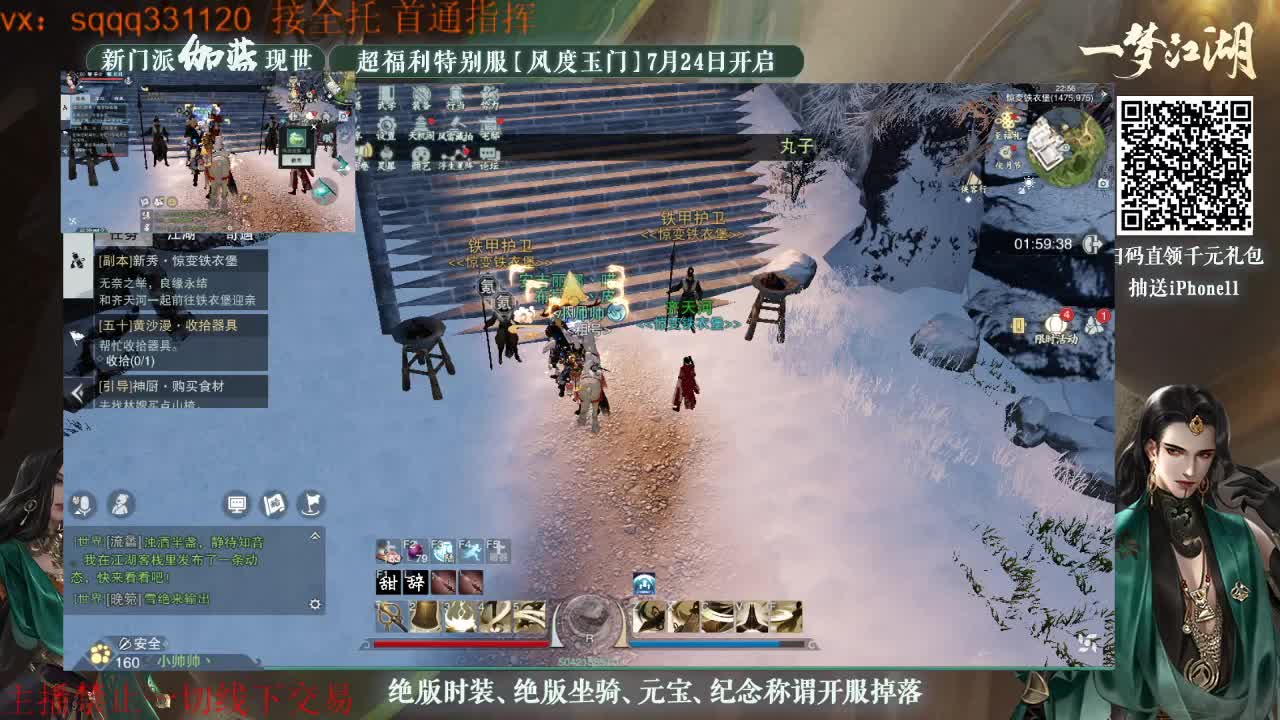Click the 收拾(0/1) quest objective
Image resolution: width=1280 pixels, height=720 pixels.
pos(130,360)
